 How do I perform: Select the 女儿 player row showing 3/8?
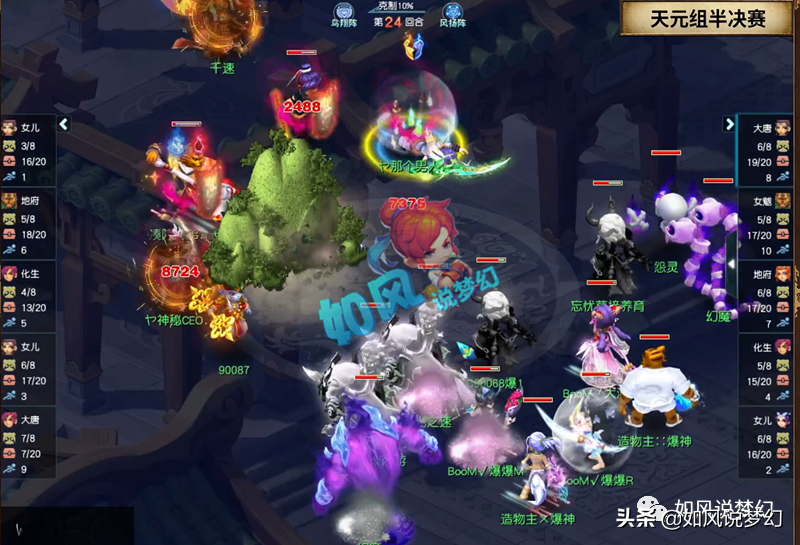[27, 151]
